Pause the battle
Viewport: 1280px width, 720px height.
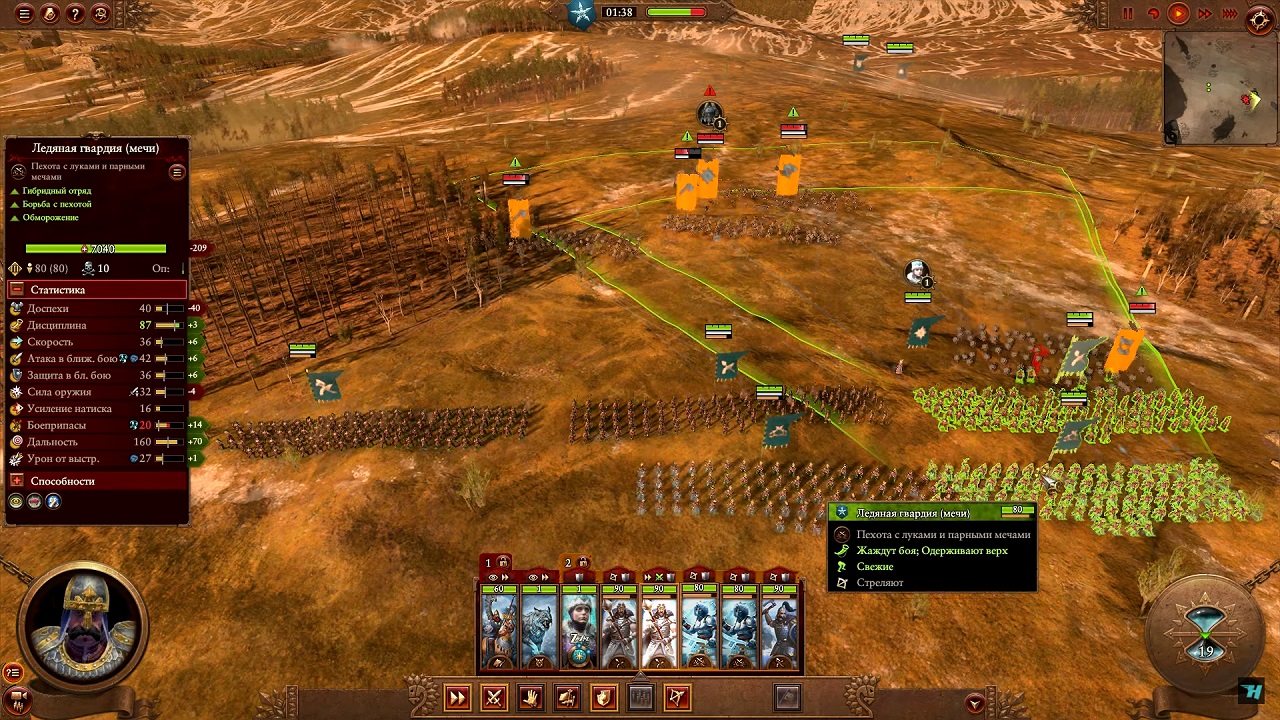point(1128,14)
